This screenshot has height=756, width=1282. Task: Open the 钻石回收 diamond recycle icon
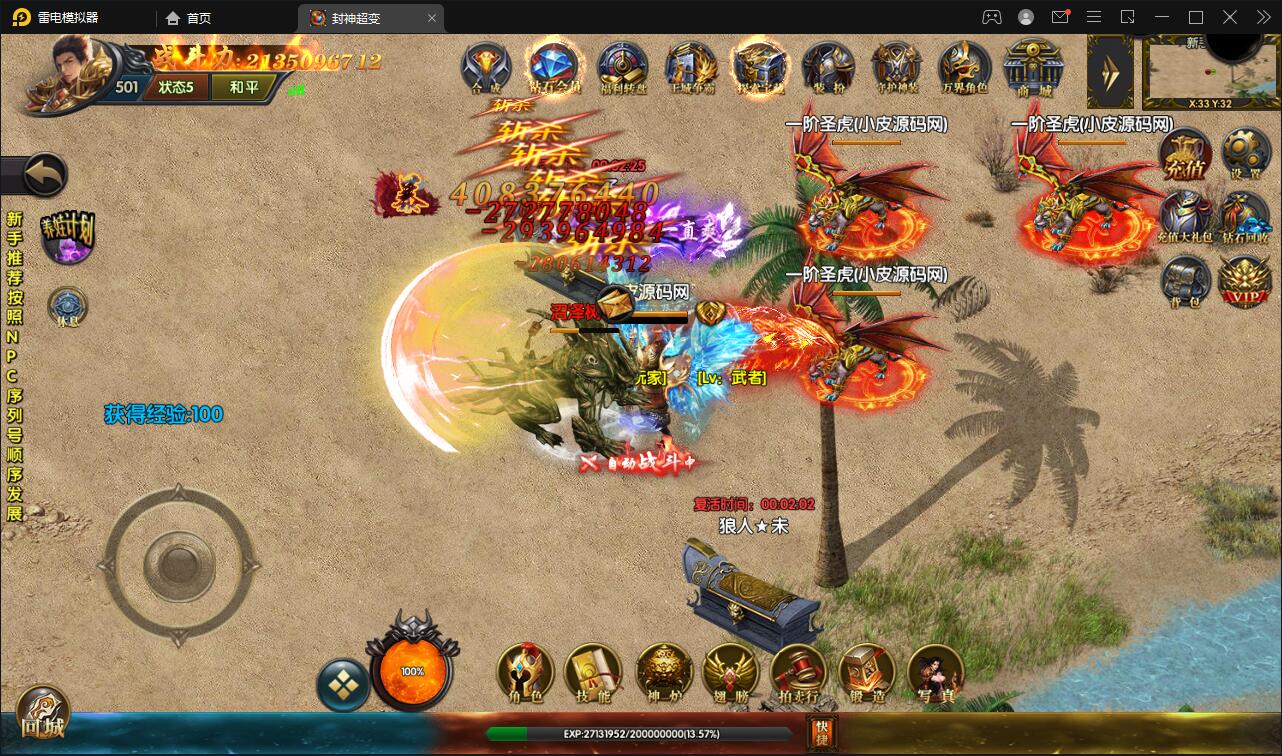click(x=1245, y=218)
